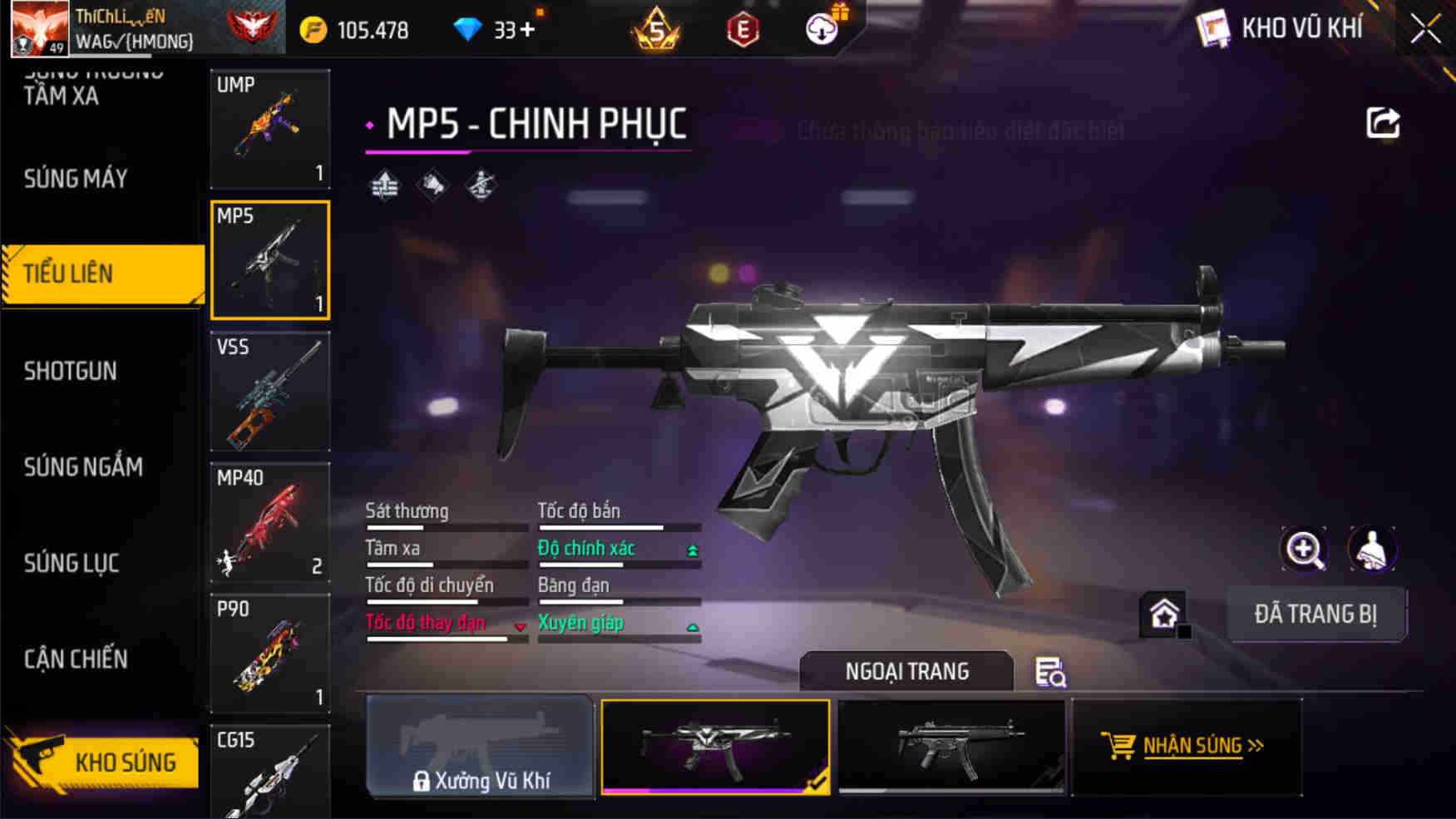Screen dimensions: 1456x819
Task: Preview the skin on the character
Action: coord(1372,549)
